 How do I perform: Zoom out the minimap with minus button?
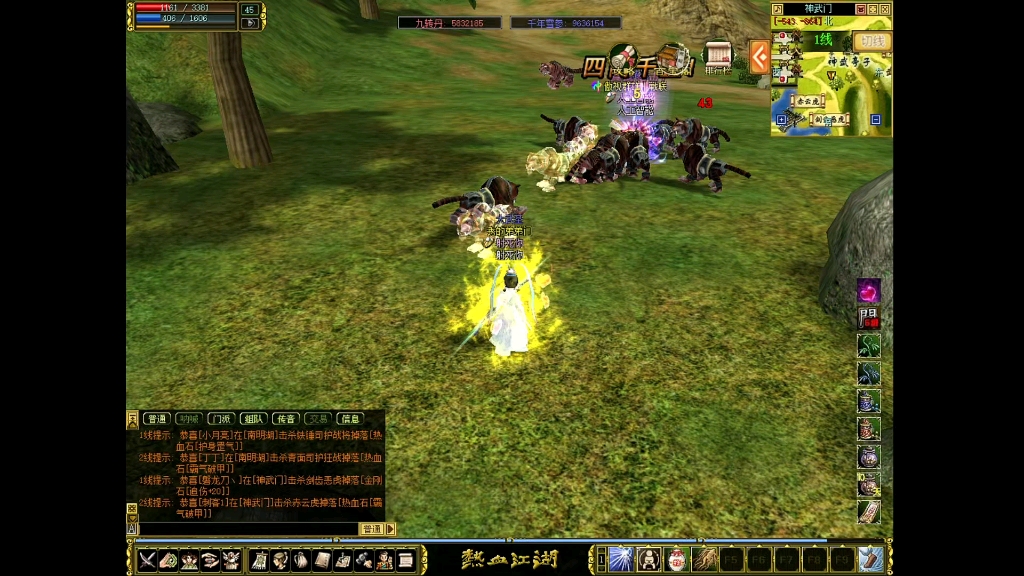tap(876, 119)
